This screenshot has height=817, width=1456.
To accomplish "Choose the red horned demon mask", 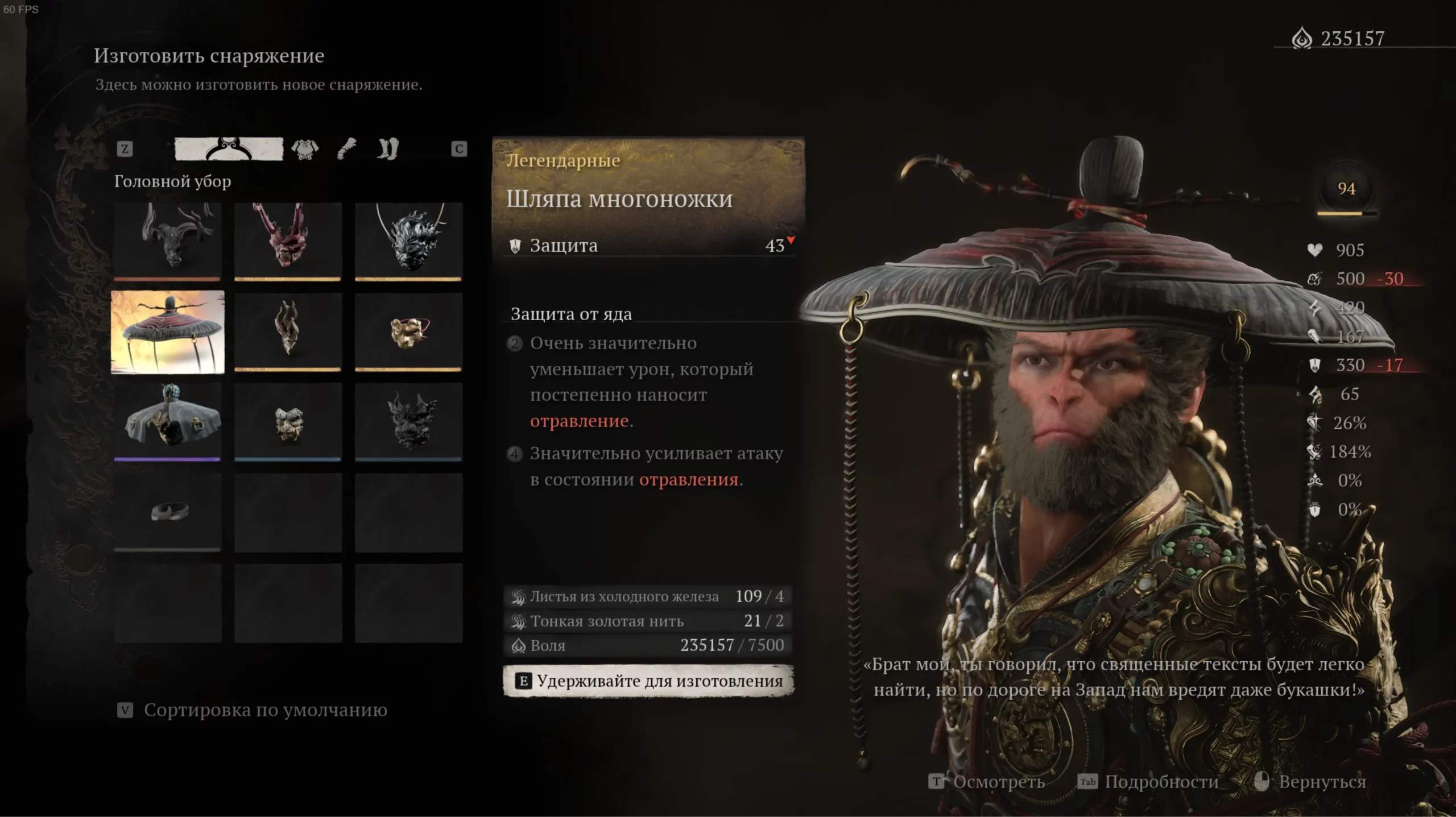I will pos(288,241).
